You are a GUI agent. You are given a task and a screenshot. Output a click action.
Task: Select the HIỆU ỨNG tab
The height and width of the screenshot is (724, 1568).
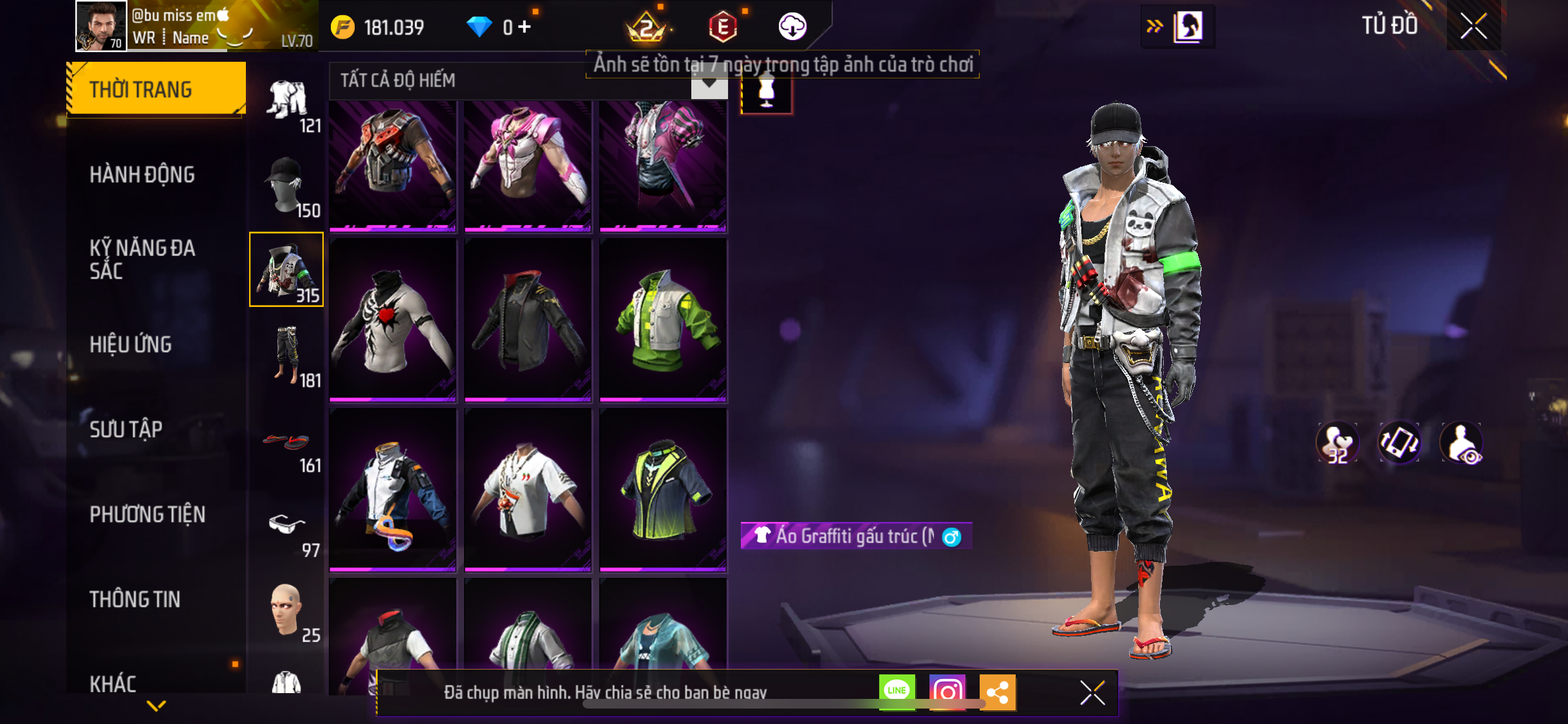(x=131, y=344)
